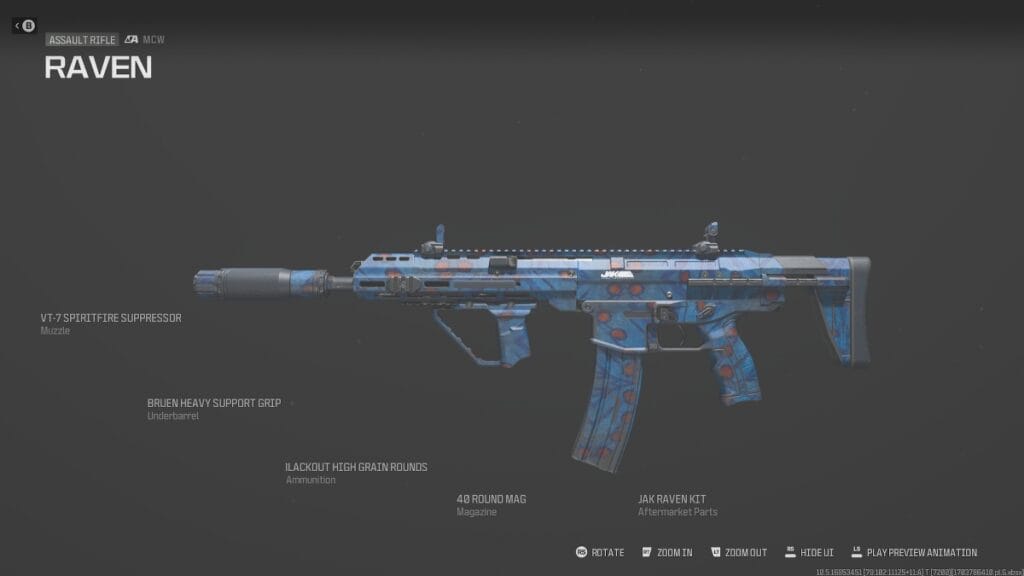Choose the Bruen Heavy Support Grip underbarrel

214,403
